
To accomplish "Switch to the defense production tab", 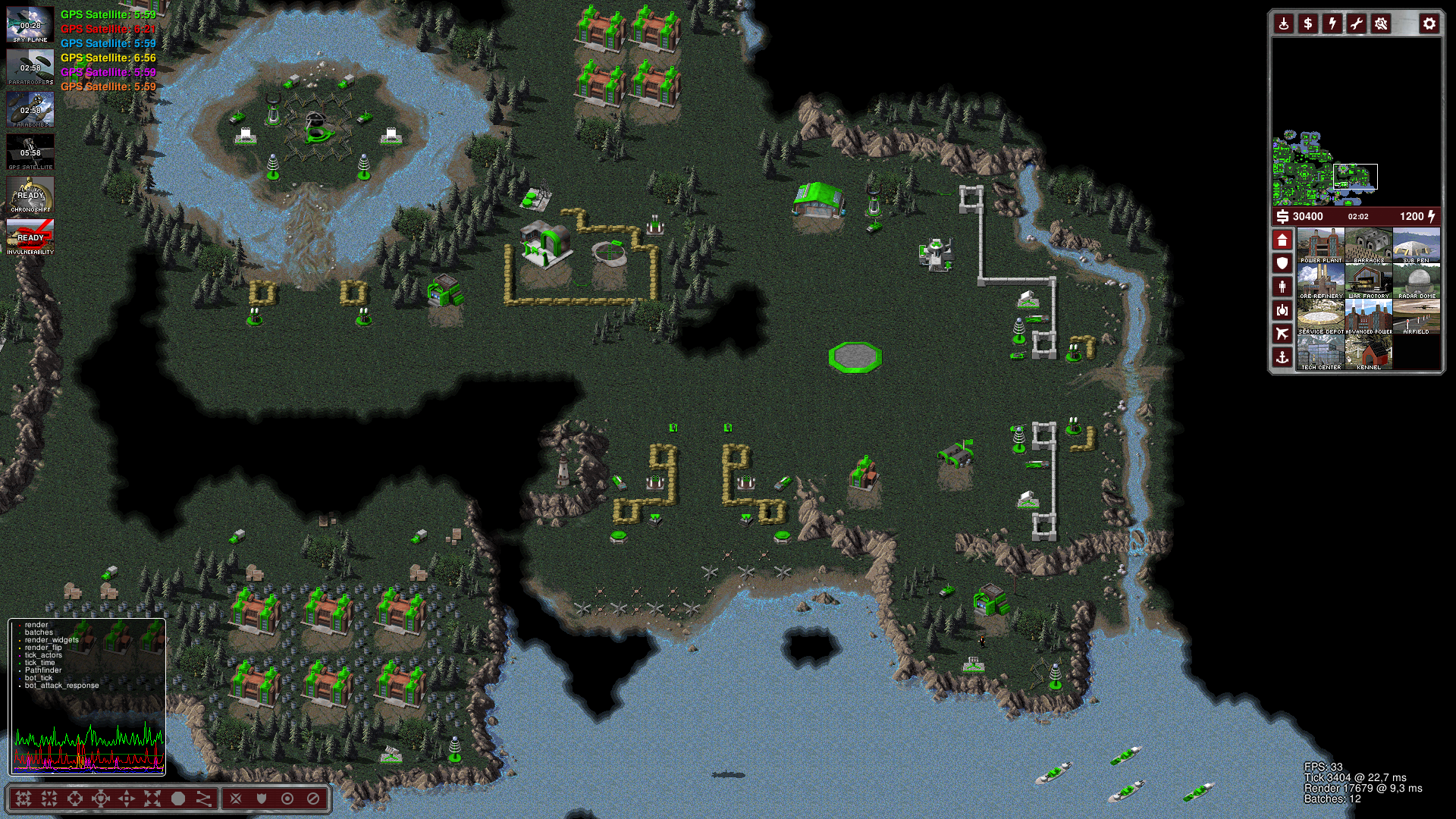I will click(x=1282, y=263).
